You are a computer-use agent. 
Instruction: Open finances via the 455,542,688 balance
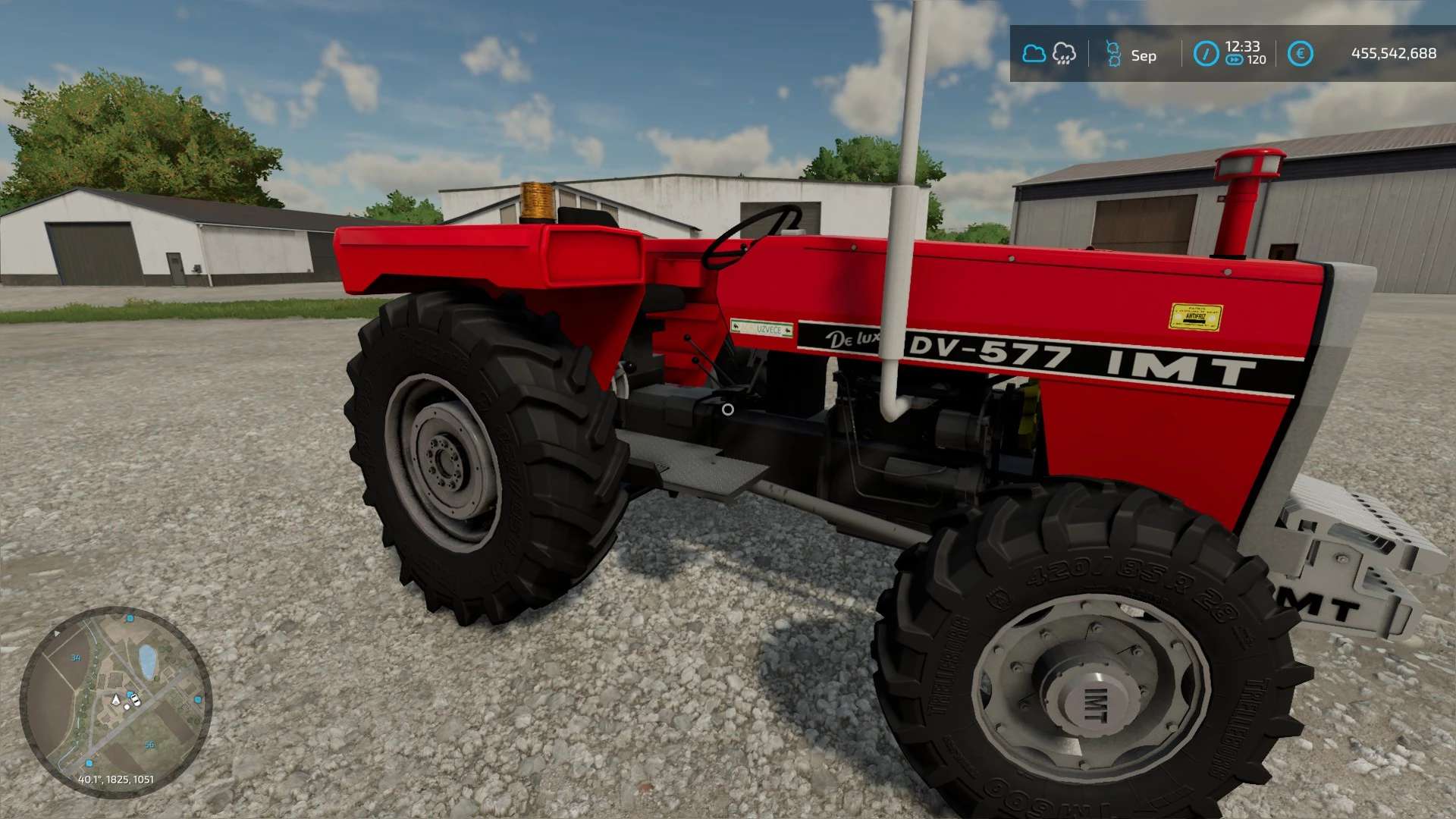point(1395,54)
